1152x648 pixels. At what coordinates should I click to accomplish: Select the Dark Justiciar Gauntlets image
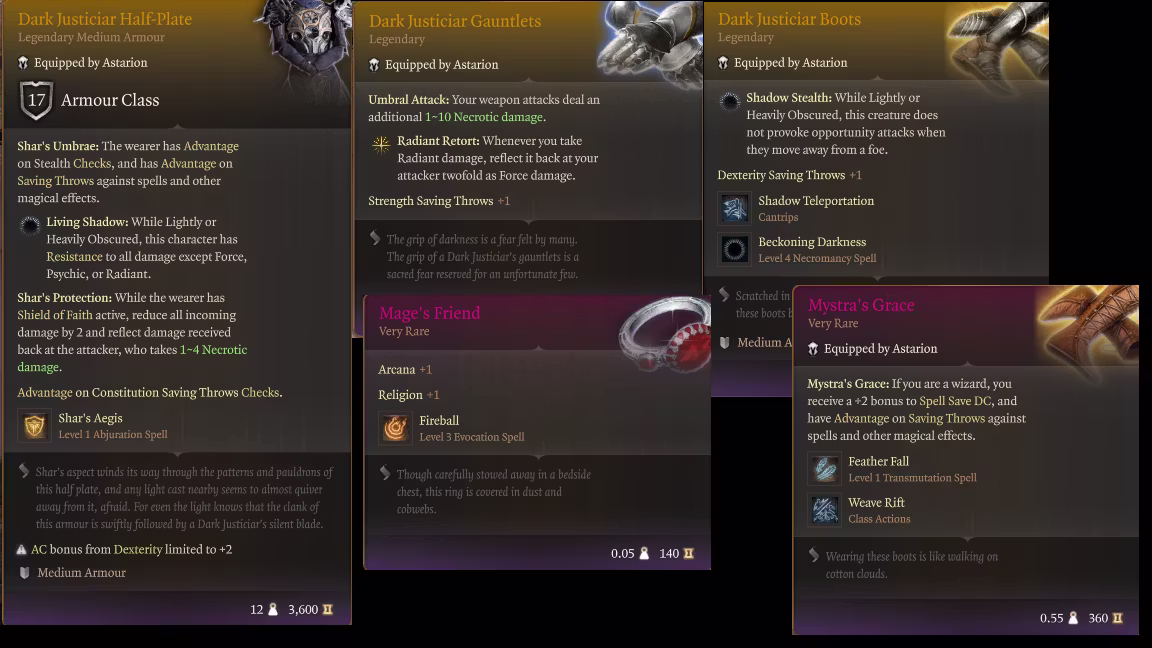coord(646,43)
